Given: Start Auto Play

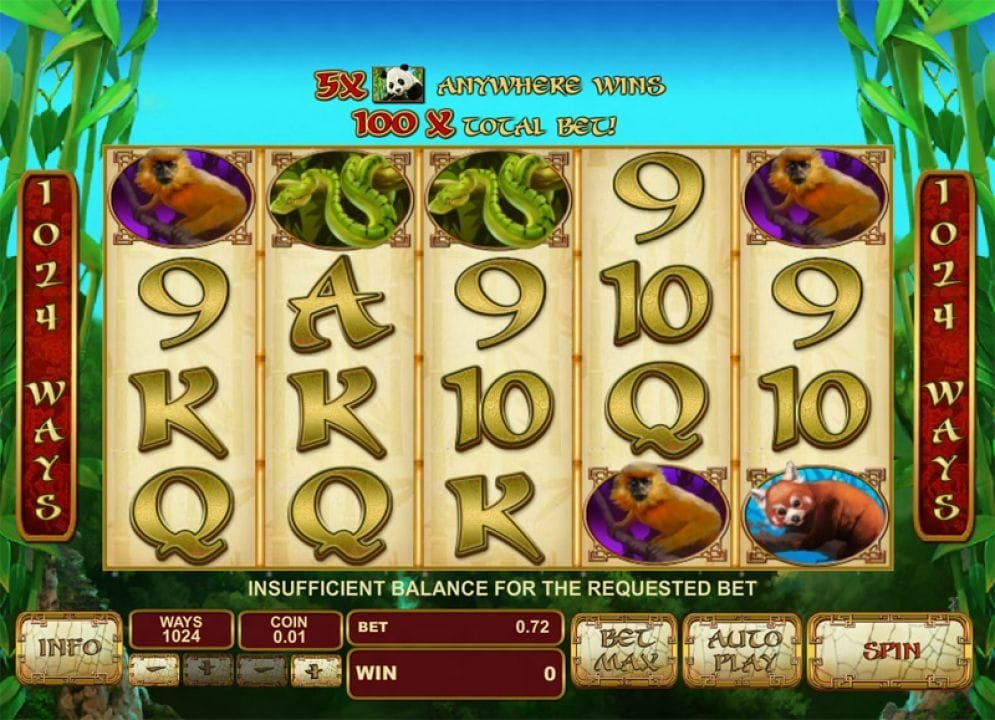Looking at the screenshot, I should 741,650.
